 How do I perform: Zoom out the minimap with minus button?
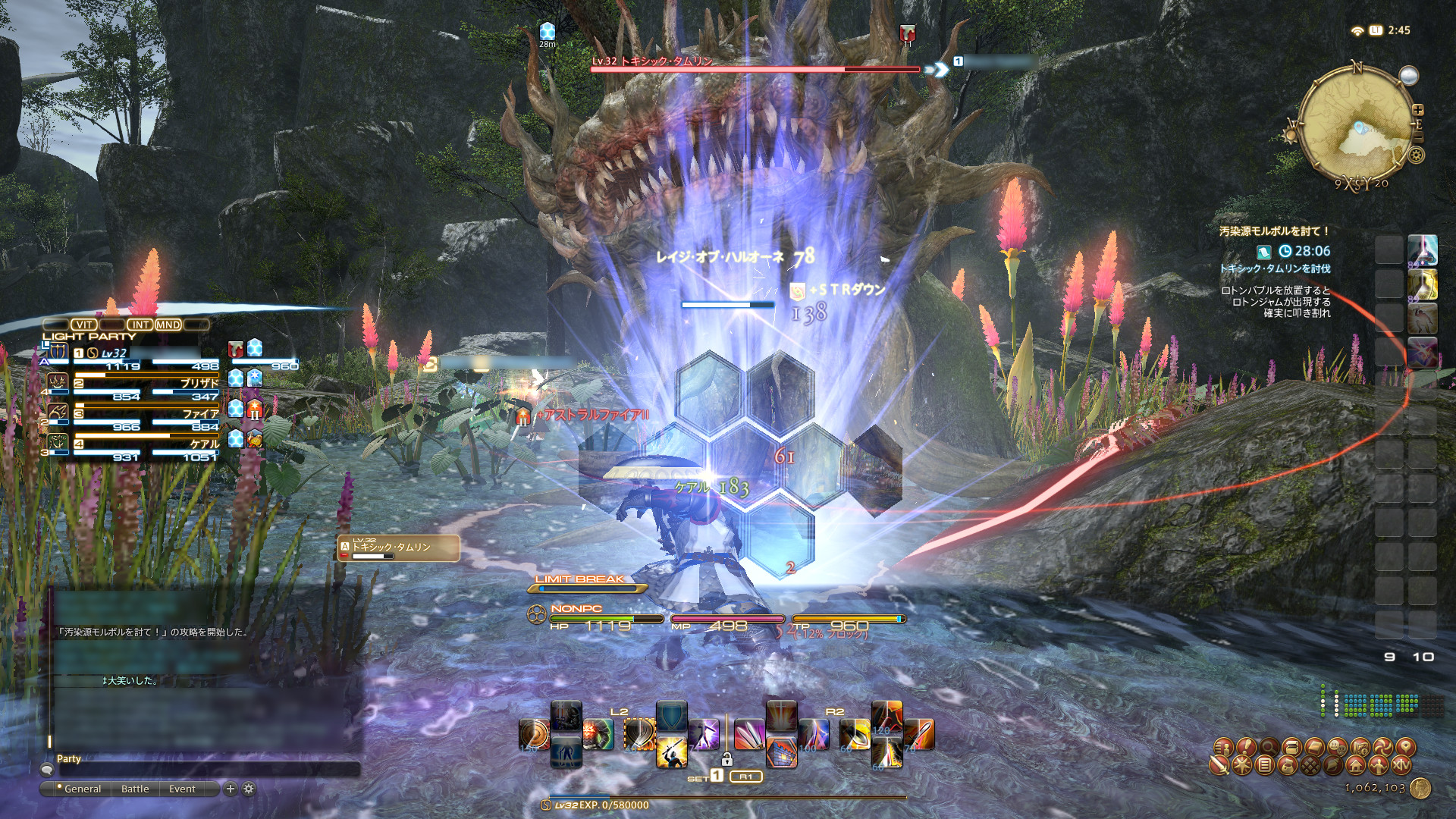click(1418, 138)
